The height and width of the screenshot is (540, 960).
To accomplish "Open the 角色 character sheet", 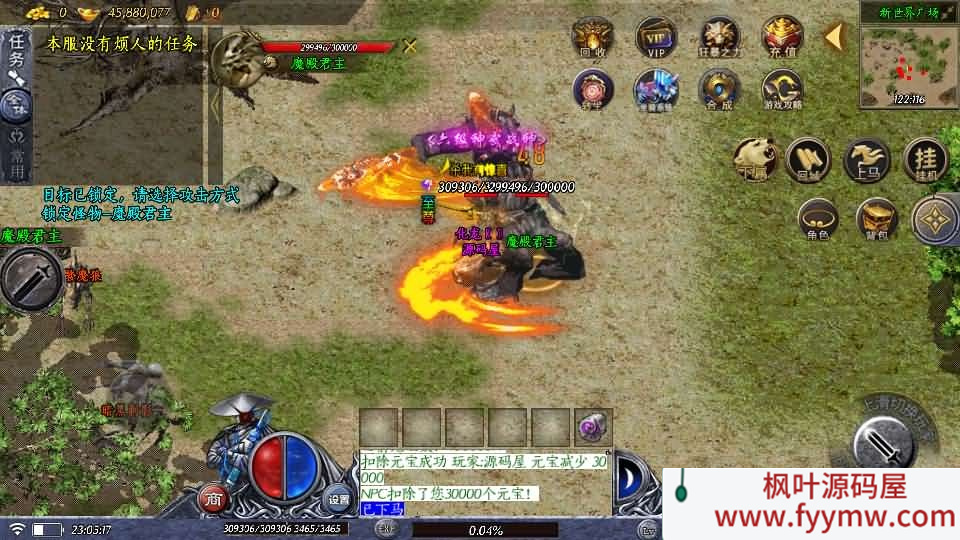I will (x=818, y=219).
